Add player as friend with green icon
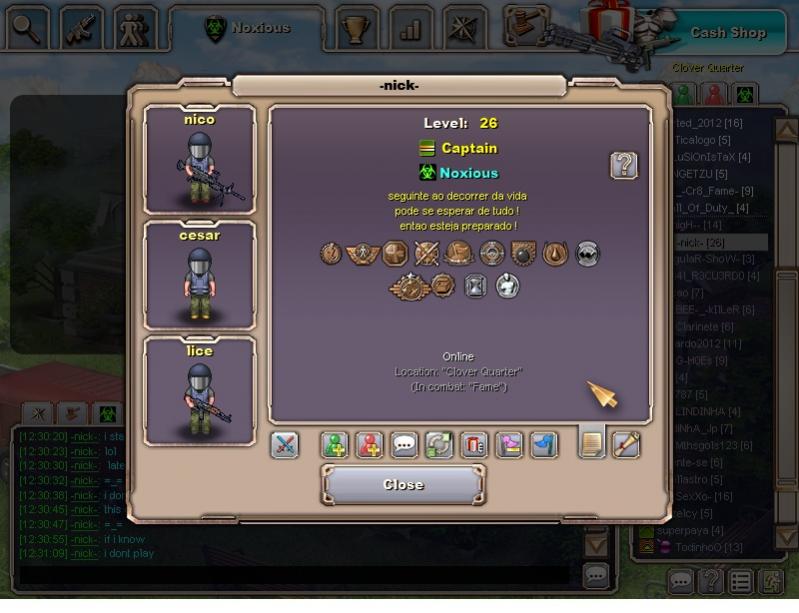The width and height of the screenshot is (799, 613). 335,445
